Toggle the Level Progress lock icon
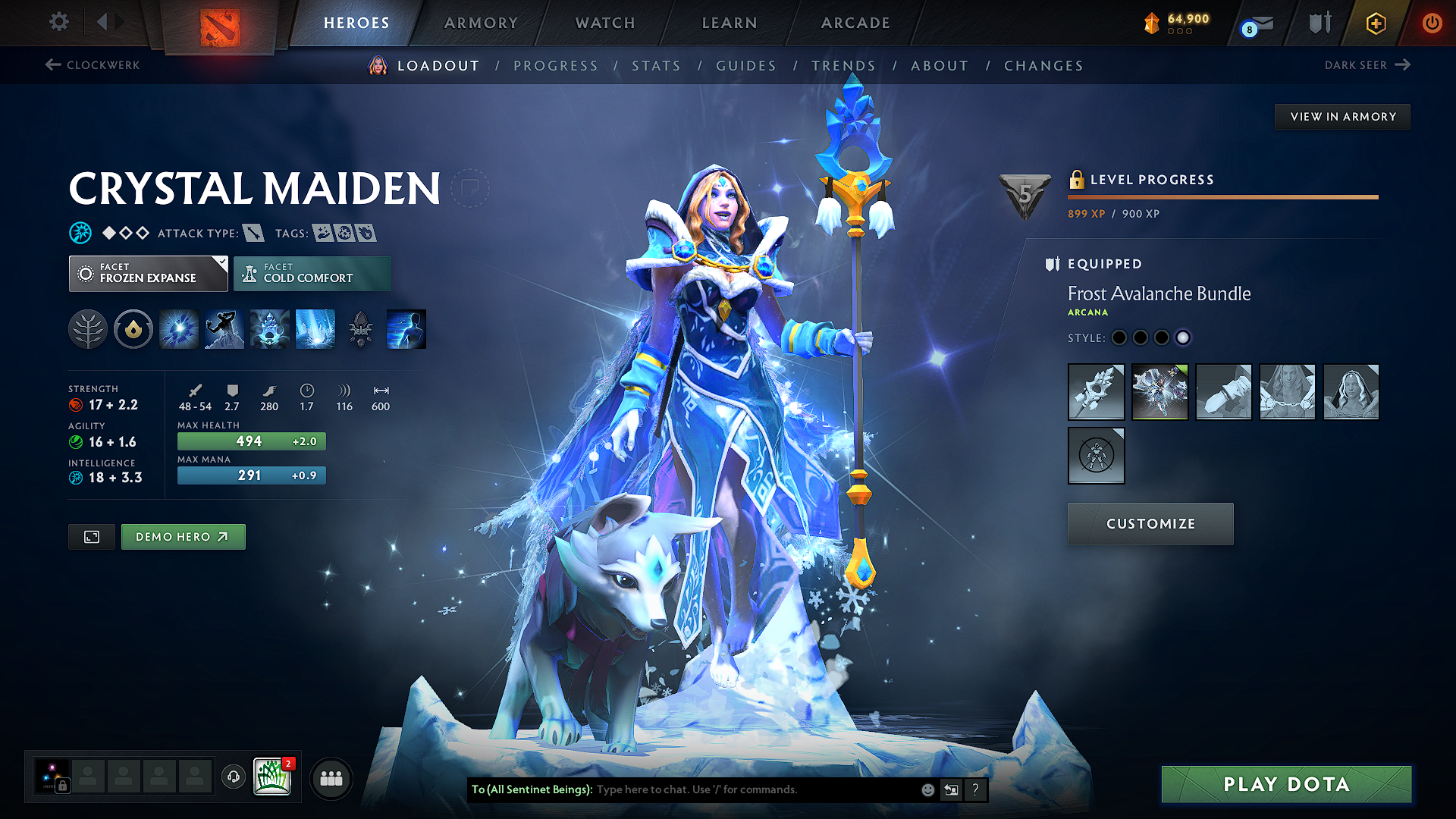The height and width of the screenshot is (819, 1456). pos(1076,180)
